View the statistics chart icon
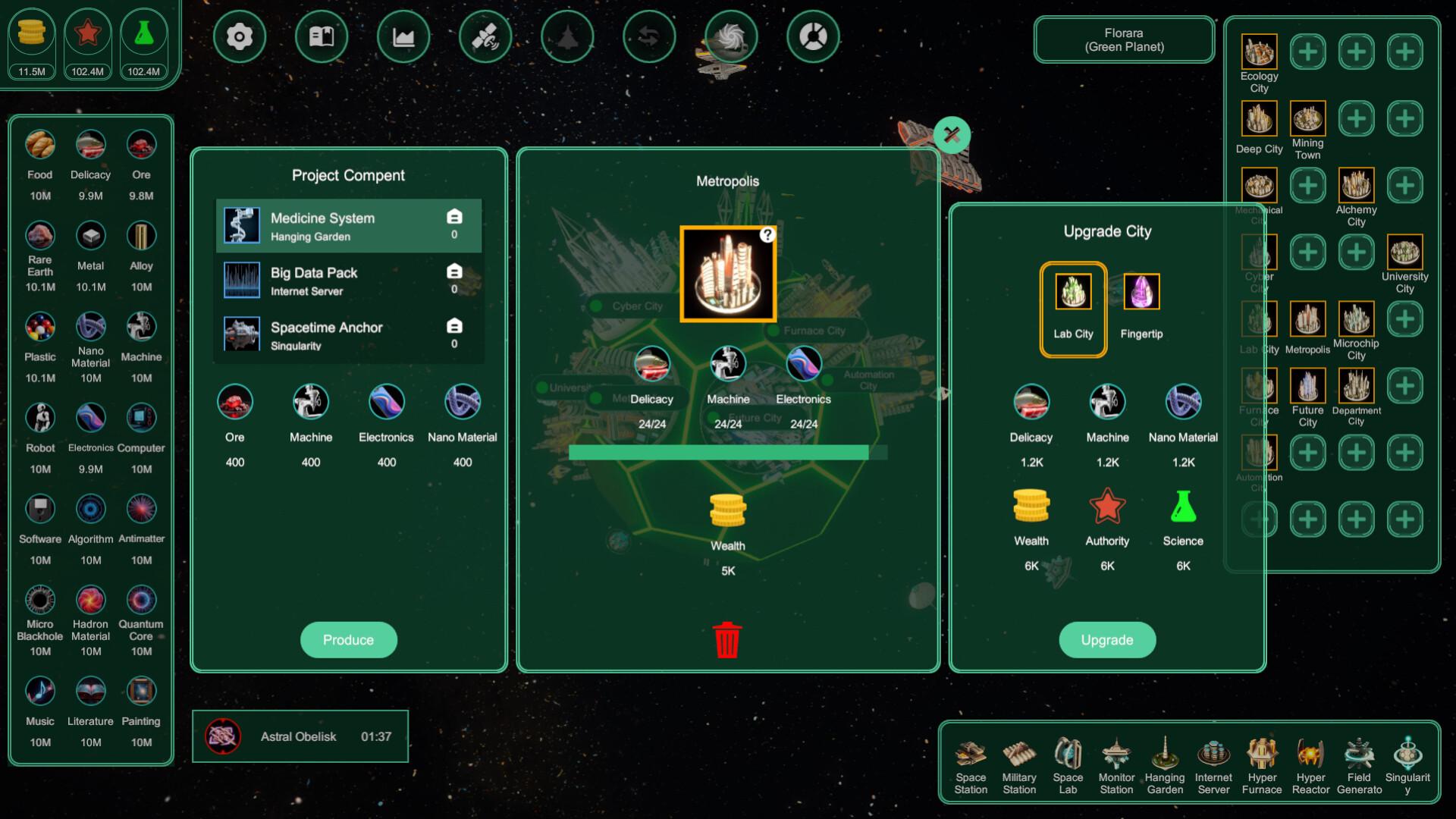This screenshot has width=1456, height=819. (x=403, y=36)
